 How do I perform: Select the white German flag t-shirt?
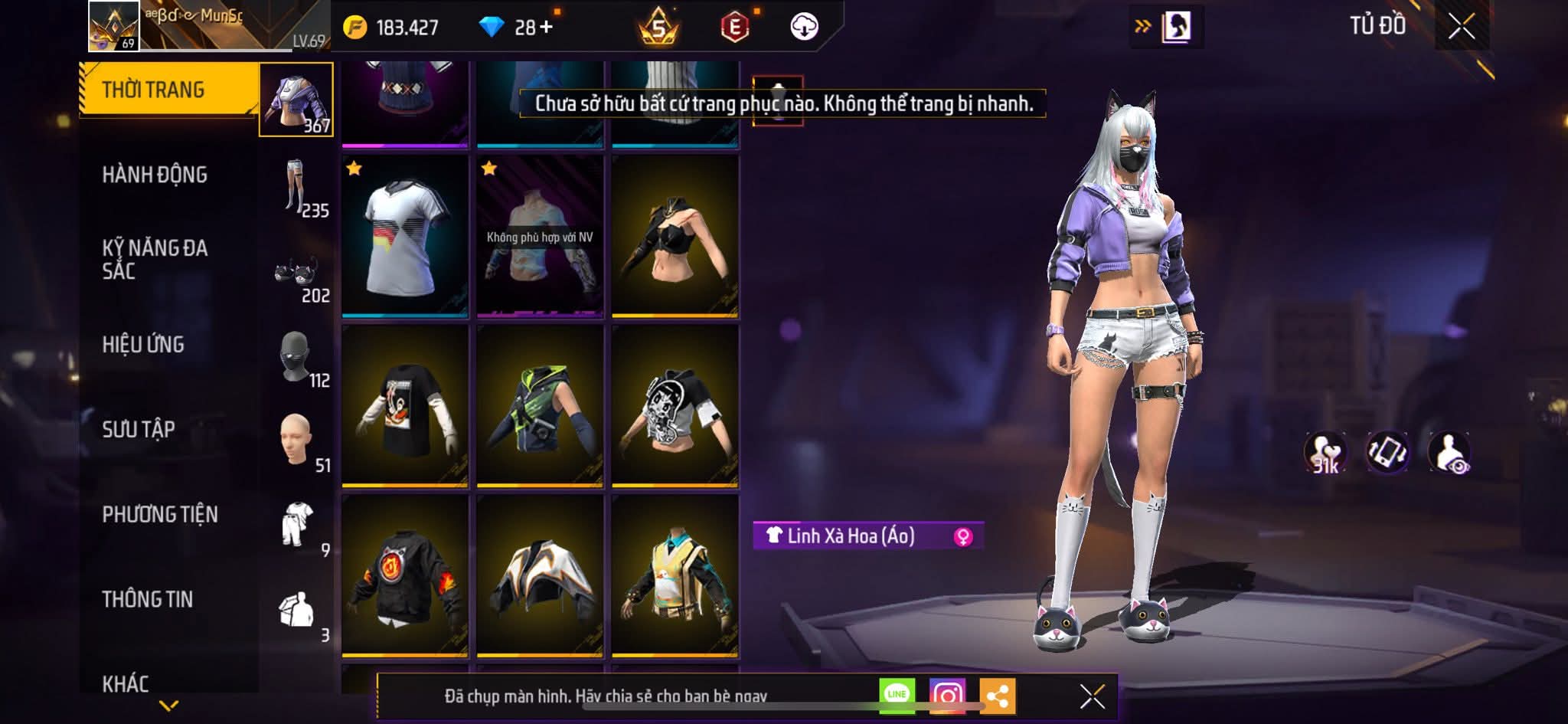click(405, 237)
